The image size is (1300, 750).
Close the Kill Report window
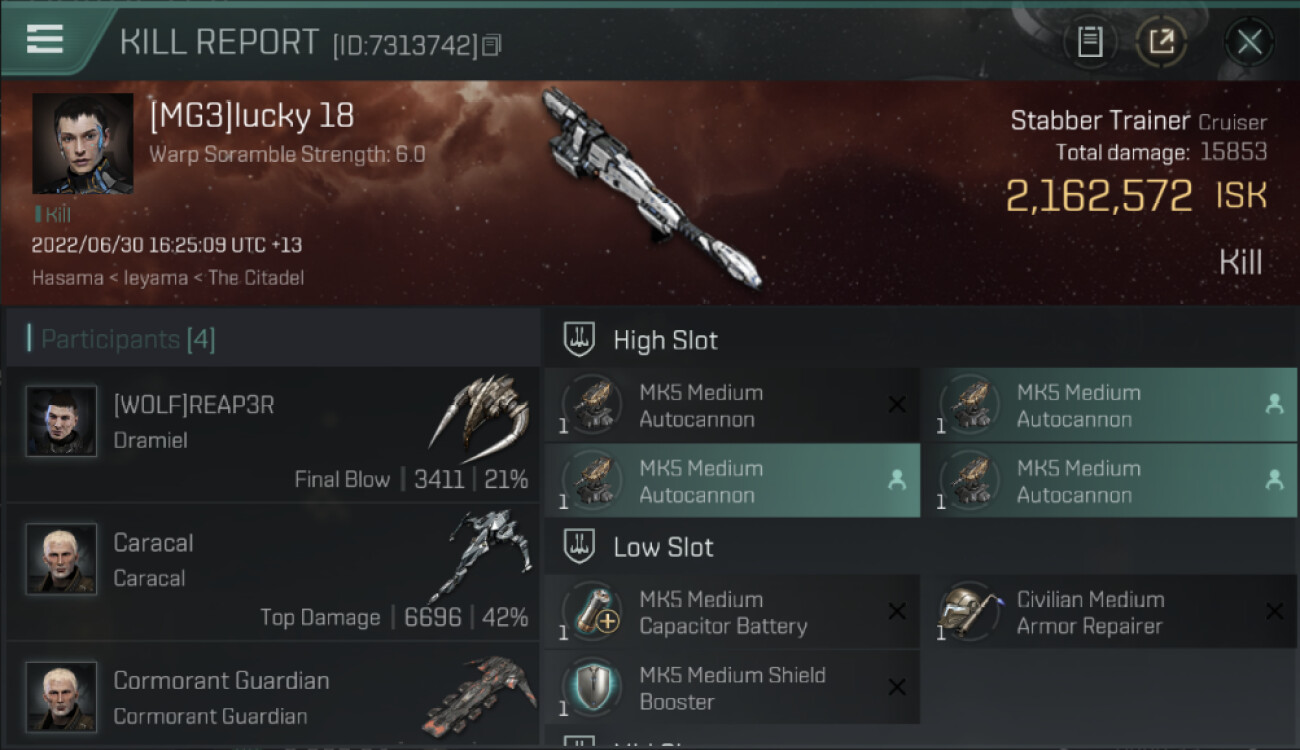point(1249,42)
